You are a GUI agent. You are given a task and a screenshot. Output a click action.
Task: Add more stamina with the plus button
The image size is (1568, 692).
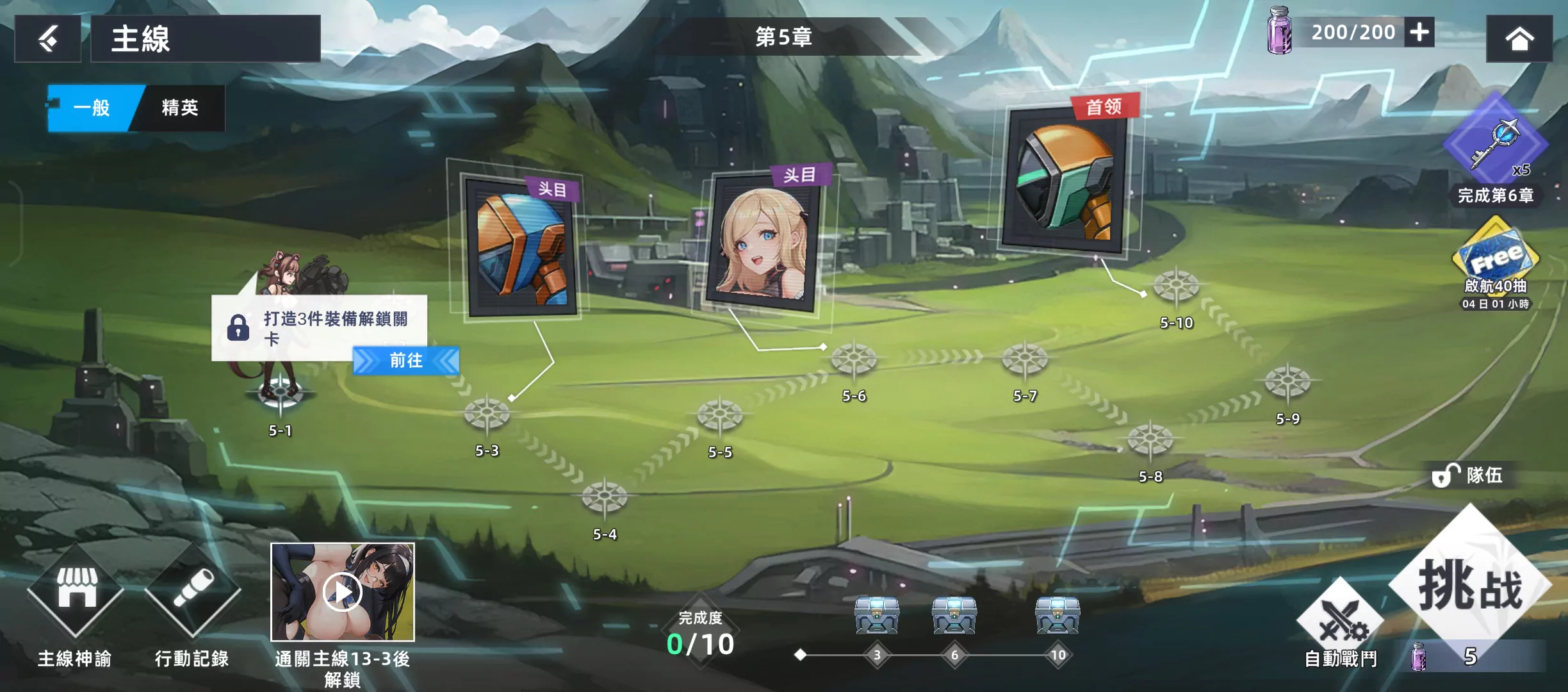(x=1419, y=32)
